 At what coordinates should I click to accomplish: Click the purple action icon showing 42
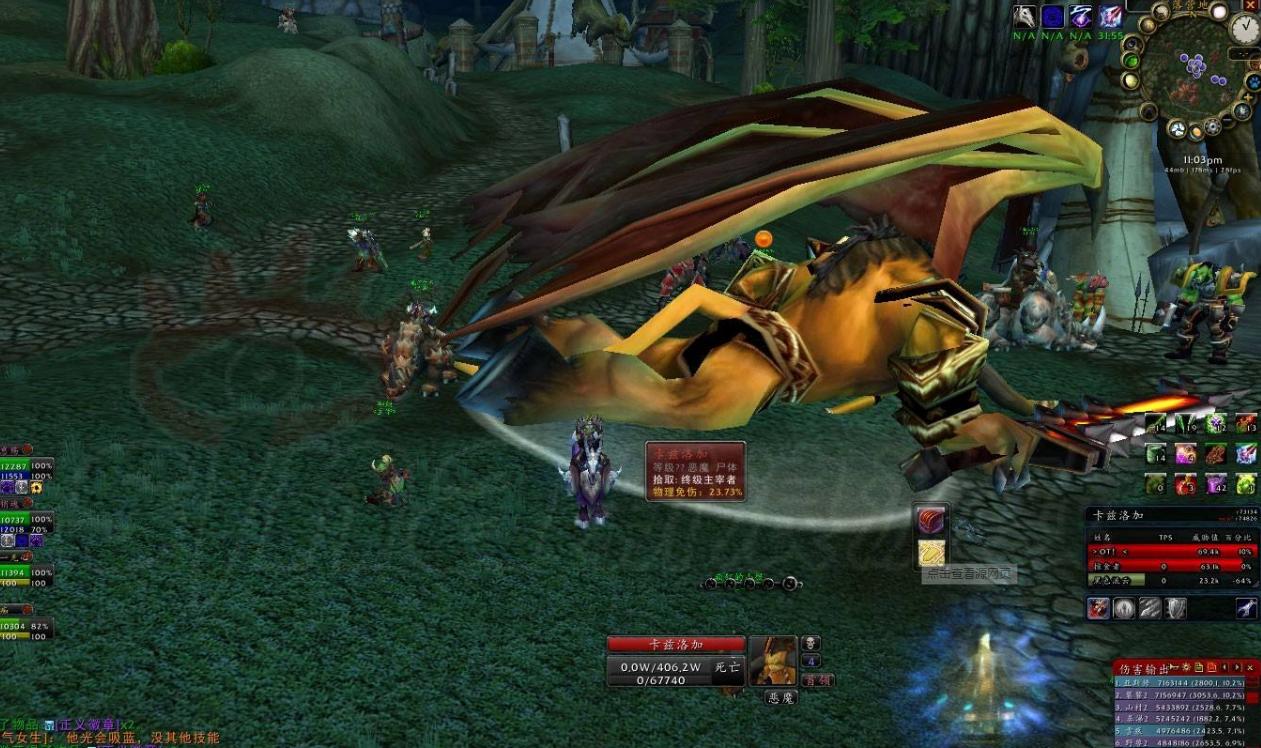[x=1215, y=485]
